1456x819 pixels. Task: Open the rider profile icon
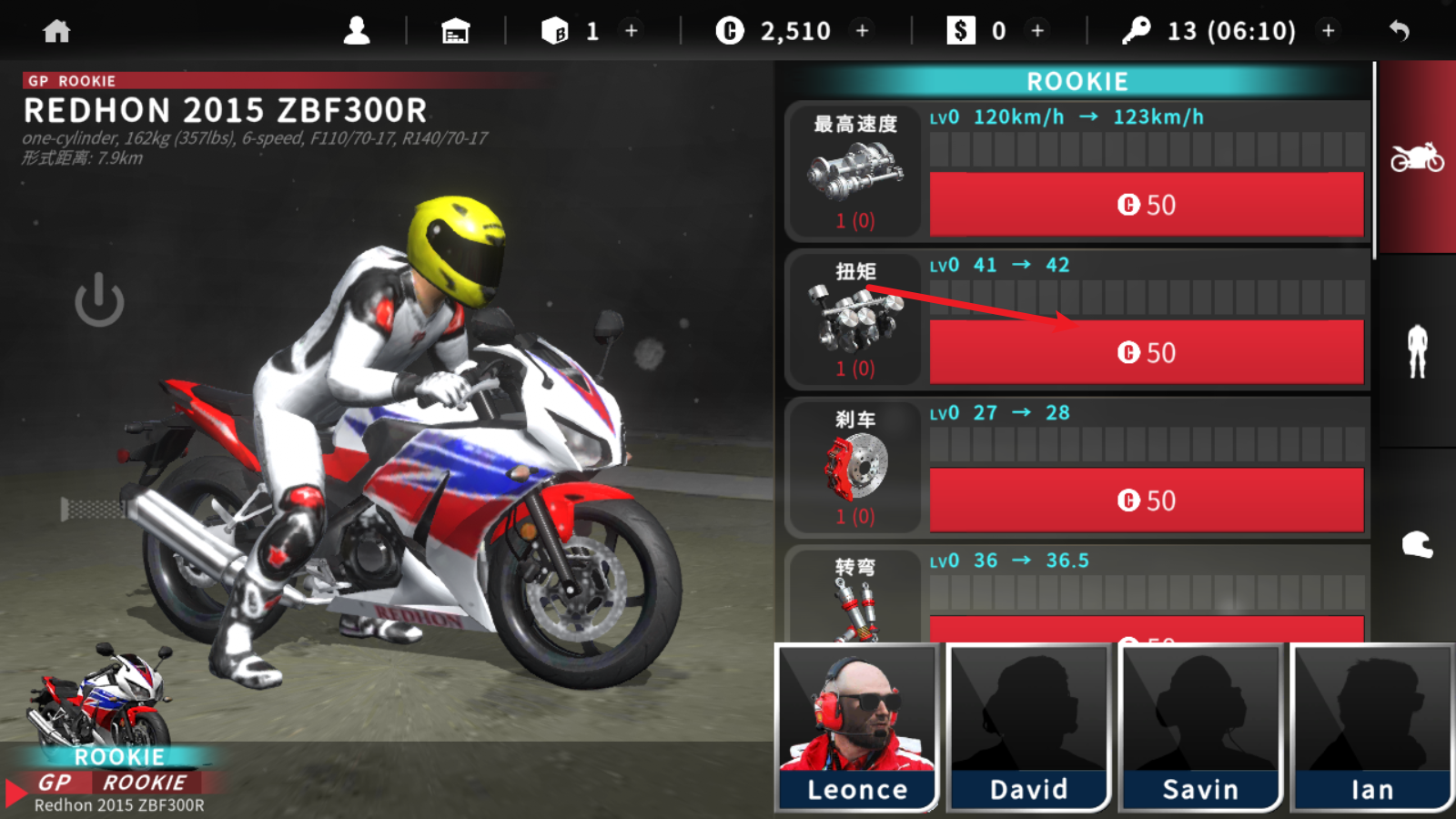(357, 32)
